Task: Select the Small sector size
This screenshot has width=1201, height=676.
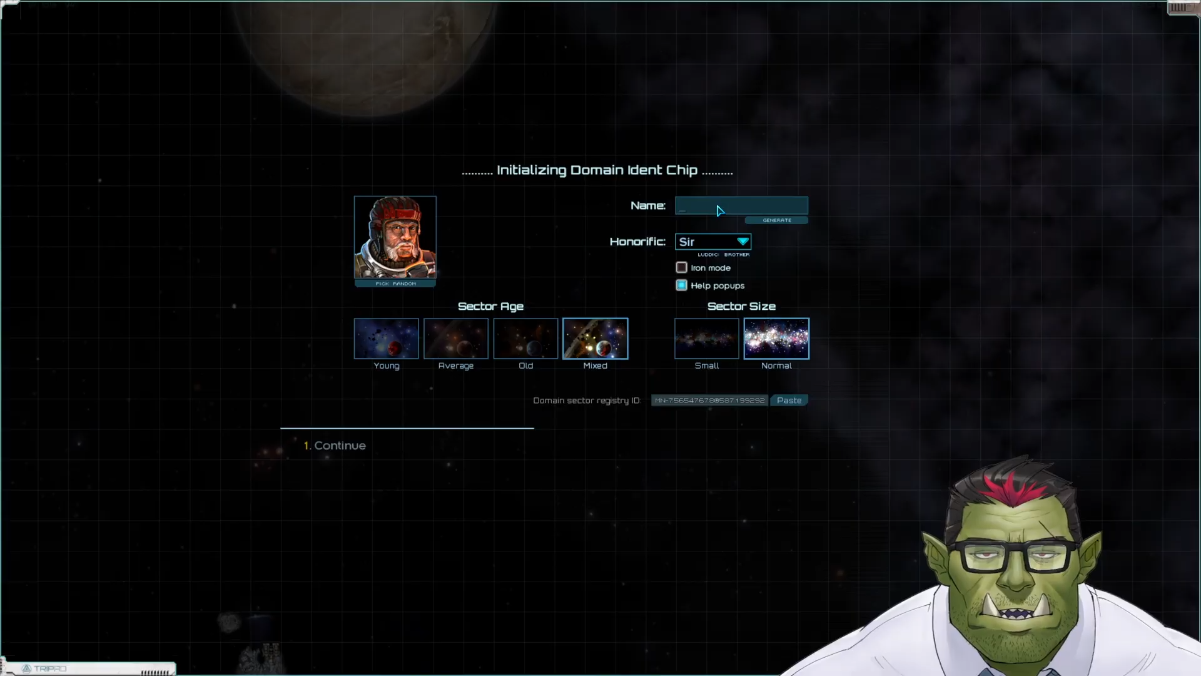Action: click(706, 339)
